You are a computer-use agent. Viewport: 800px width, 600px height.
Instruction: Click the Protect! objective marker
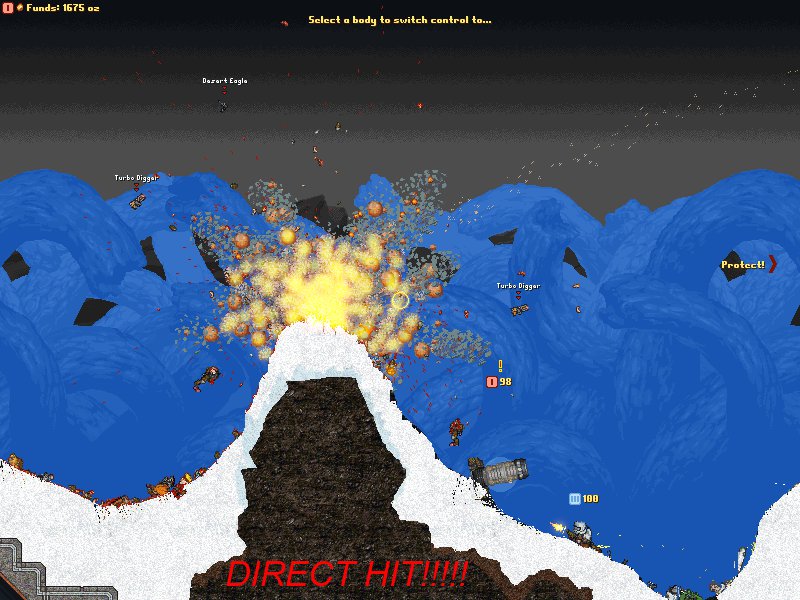[747, 265]
